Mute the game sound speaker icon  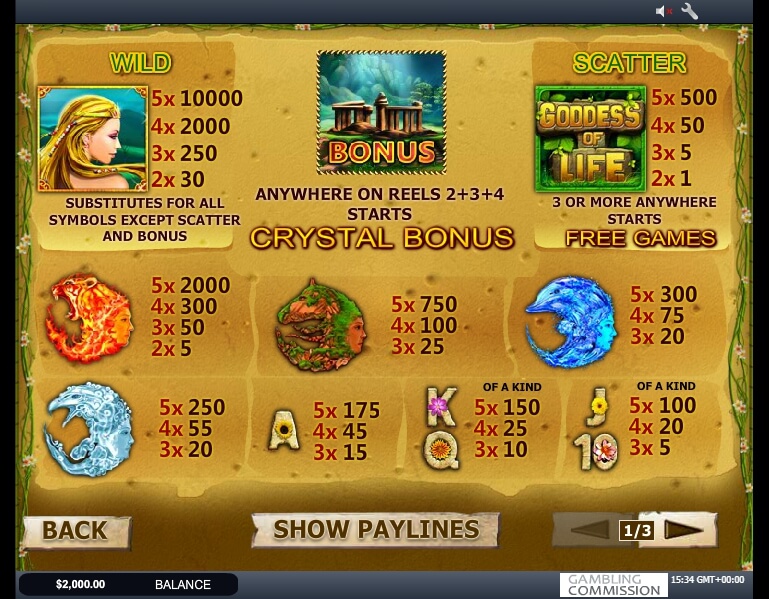663,11
